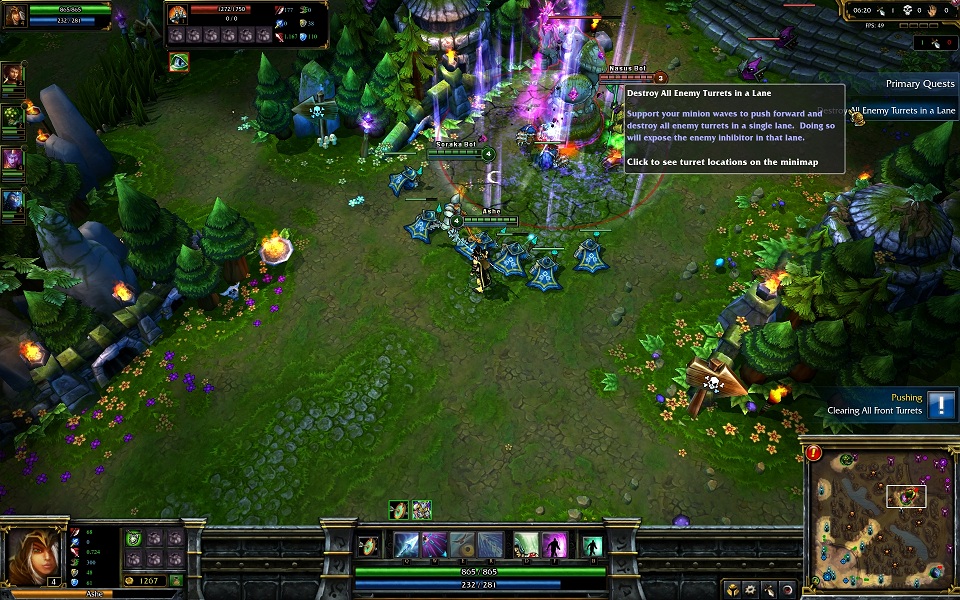Select the green plant ally portrait
The width and height of the screenshot is (960, 600).
13,116
